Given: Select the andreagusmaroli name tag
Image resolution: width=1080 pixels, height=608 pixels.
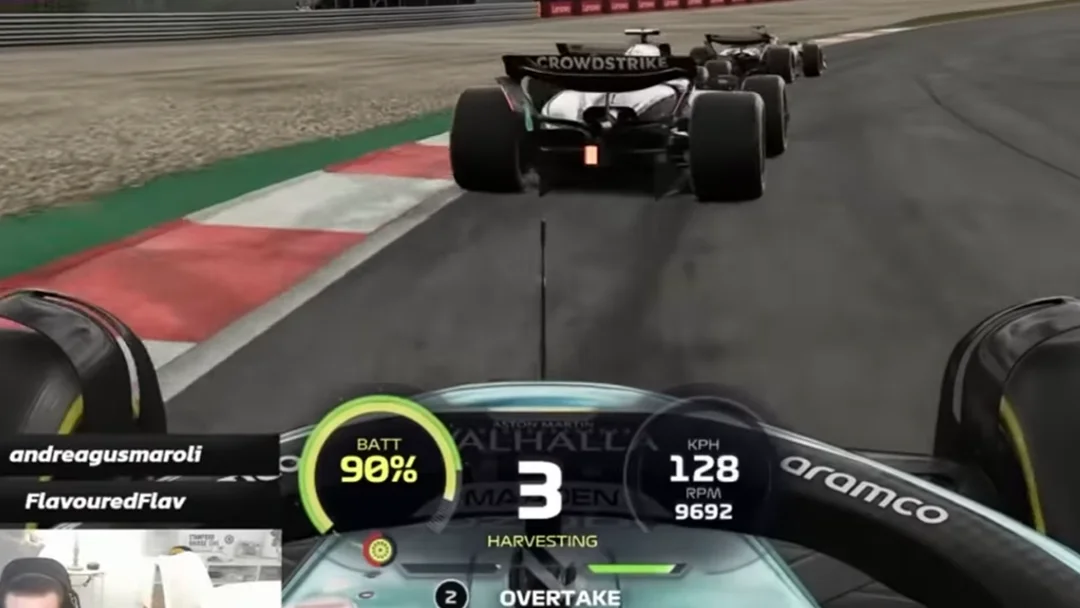Looking at the screenshot, I should pos(106,454).
